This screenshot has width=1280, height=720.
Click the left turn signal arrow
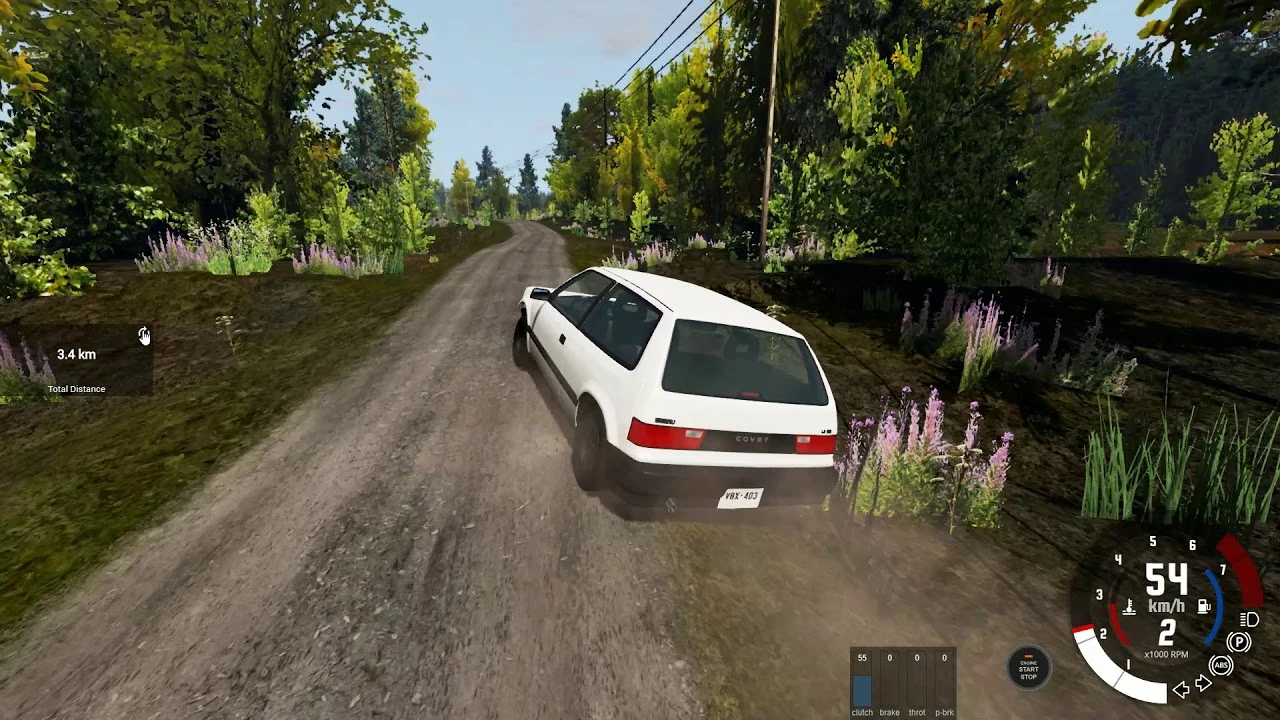pos(1182,690)
